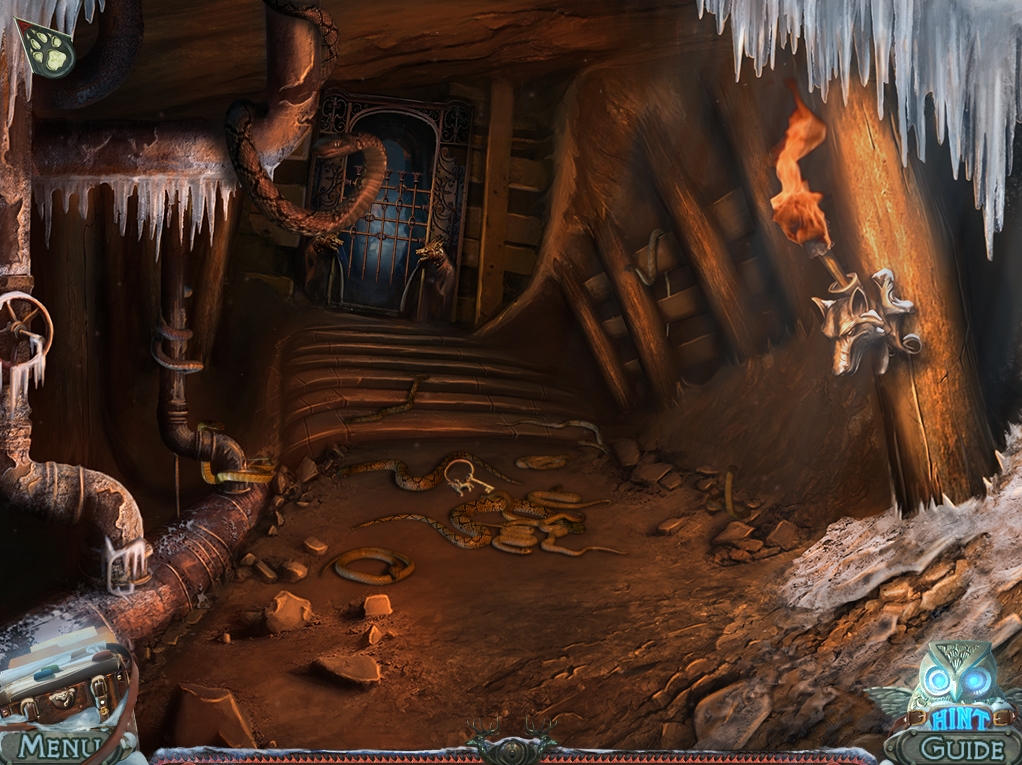
Task: Expand the hidden inventory bar via antler emblem
Action: 511,746
